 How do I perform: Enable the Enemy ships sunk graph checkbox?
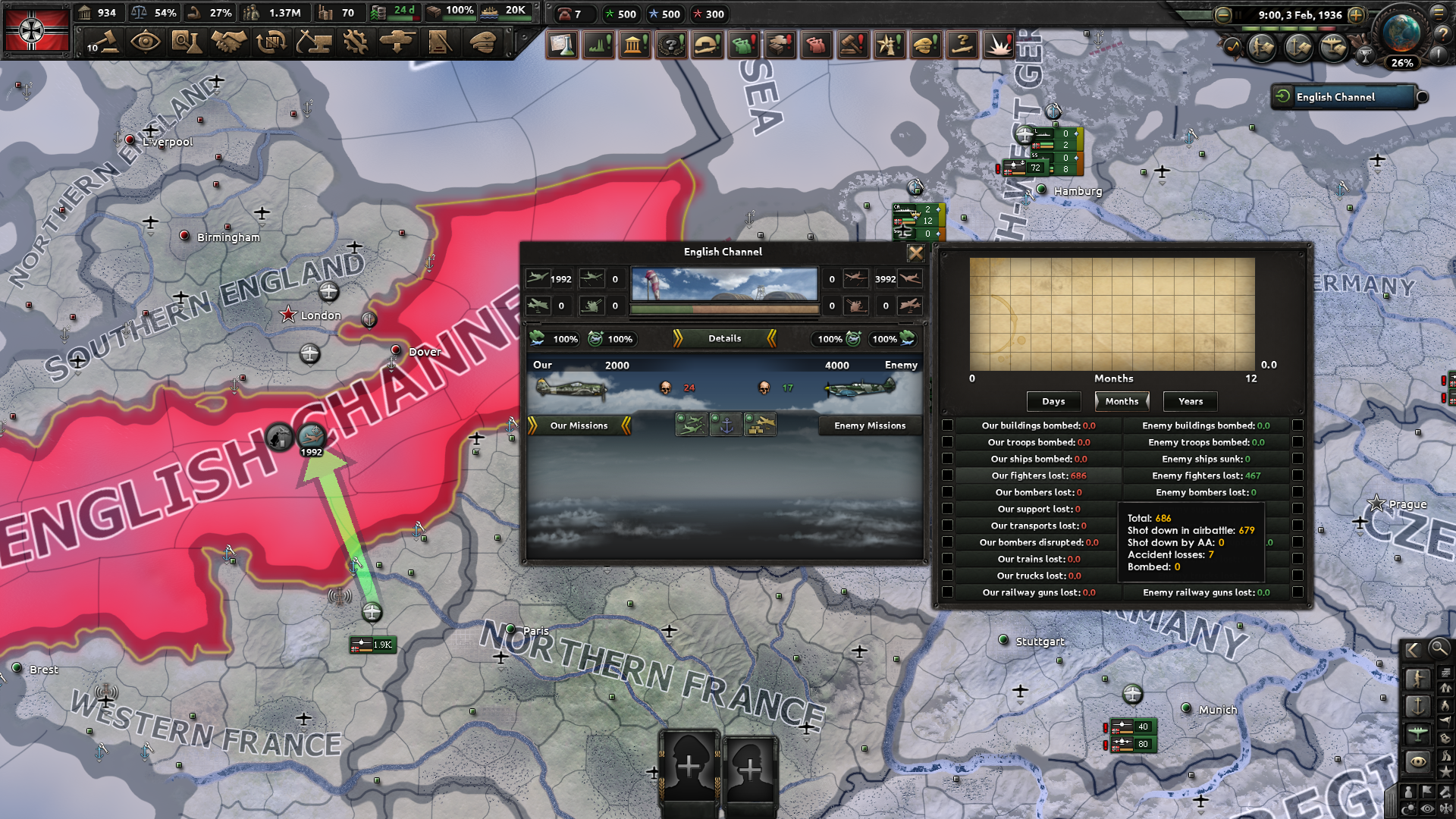point(1298,459)
